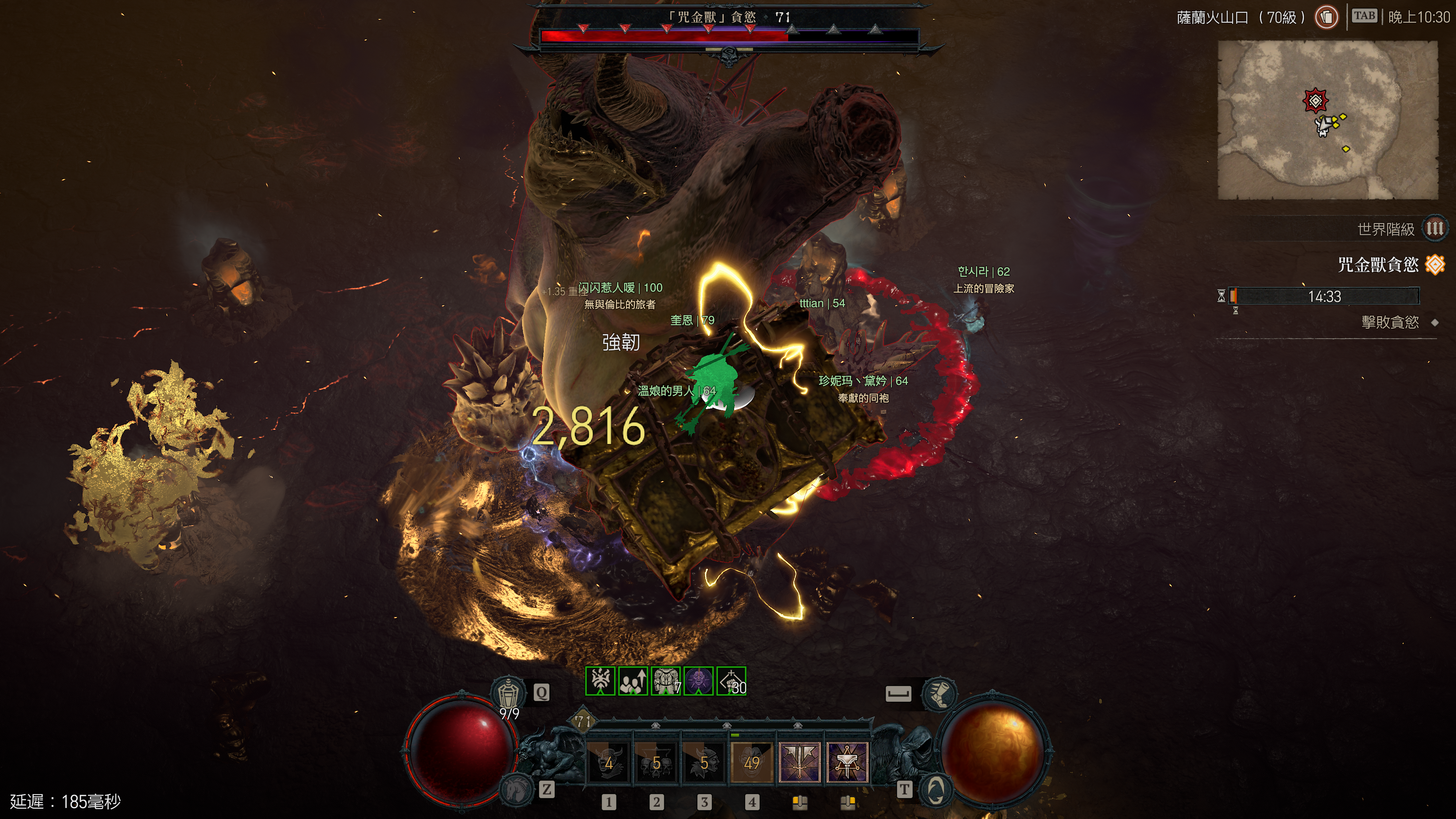Open the town portal swirl icon

tap(936, 788)
